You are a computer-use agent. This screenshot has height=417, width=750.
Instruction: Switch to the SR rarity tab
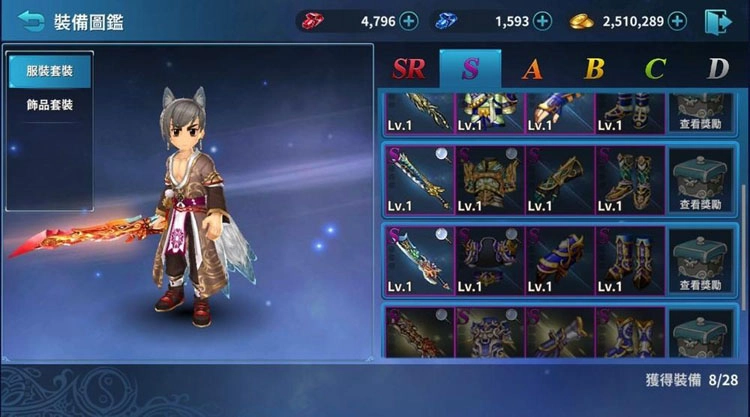408,68
